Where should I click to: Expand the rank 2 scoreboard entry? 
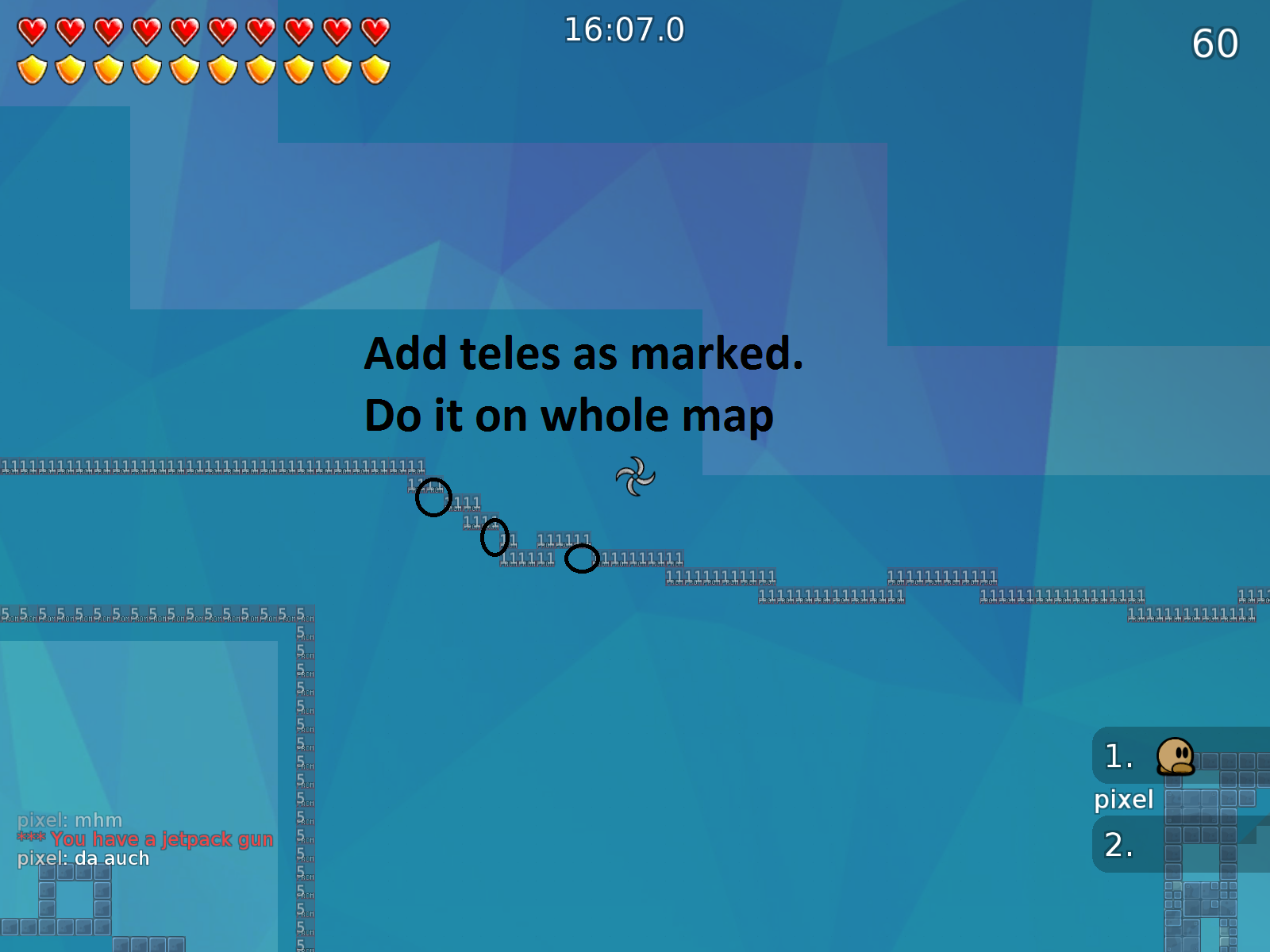coord(1118,845)
